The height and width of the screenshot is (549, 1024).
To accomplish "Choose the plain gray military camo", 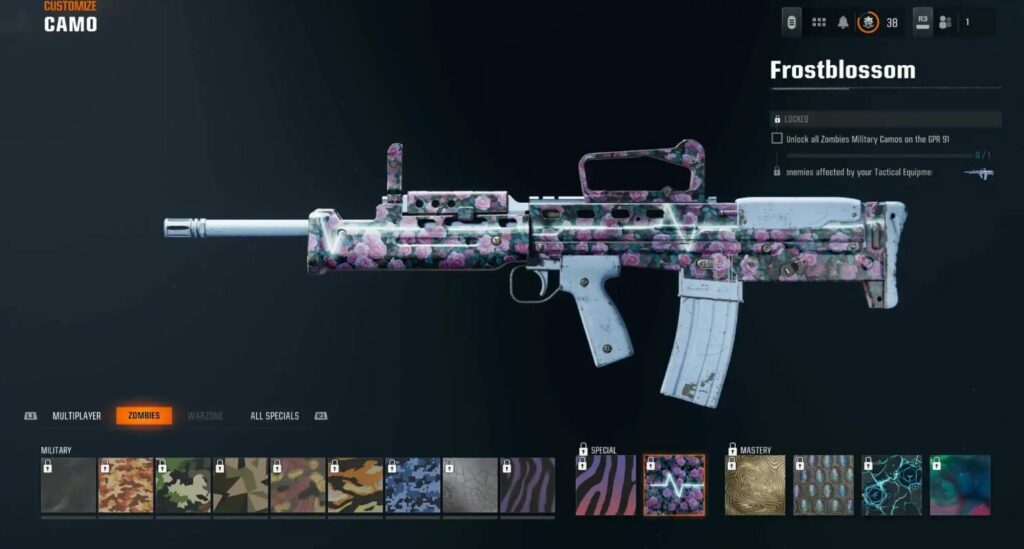I will coord(68,486).
